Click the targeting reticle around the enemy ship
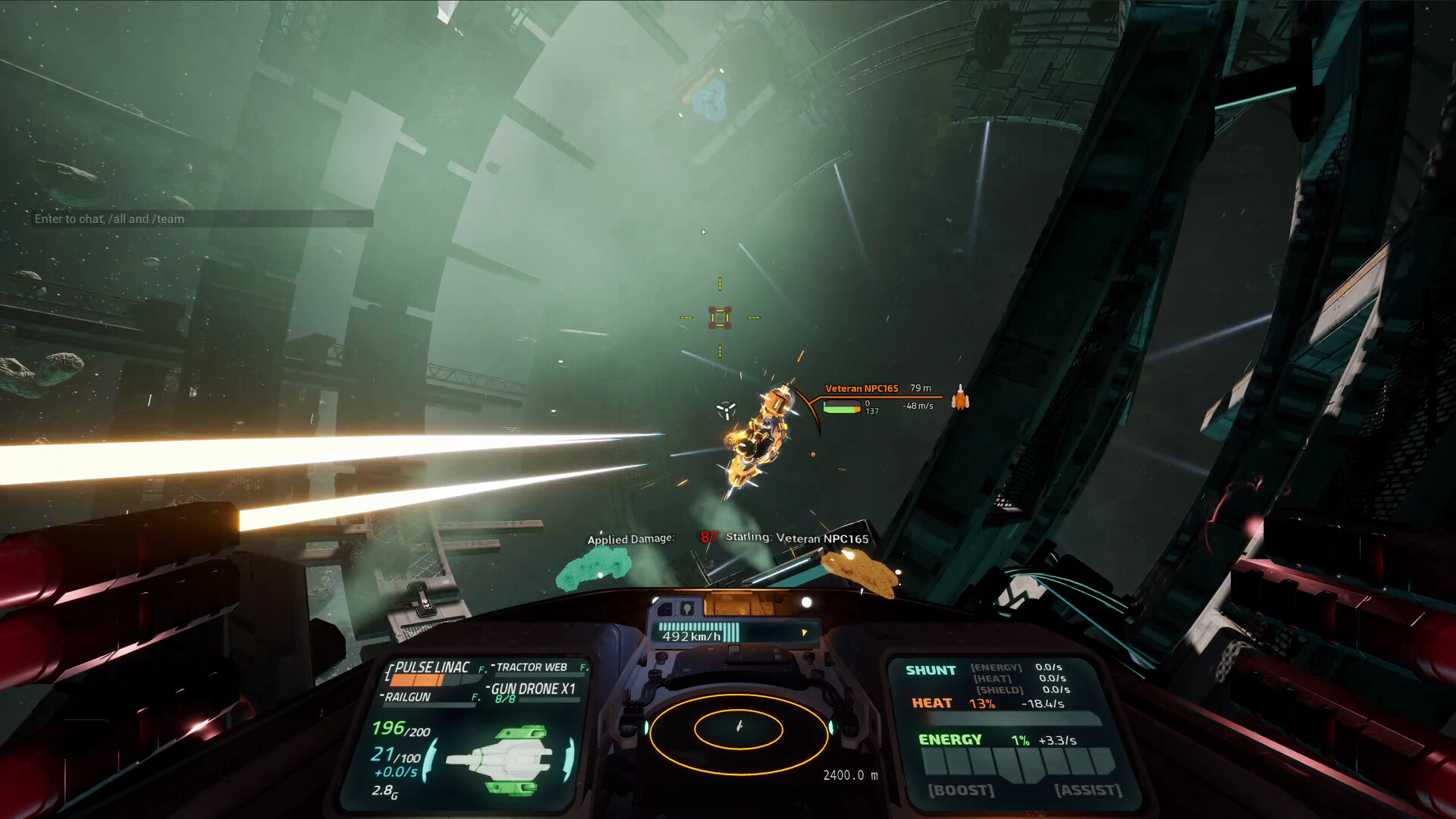 coord(719,318)
